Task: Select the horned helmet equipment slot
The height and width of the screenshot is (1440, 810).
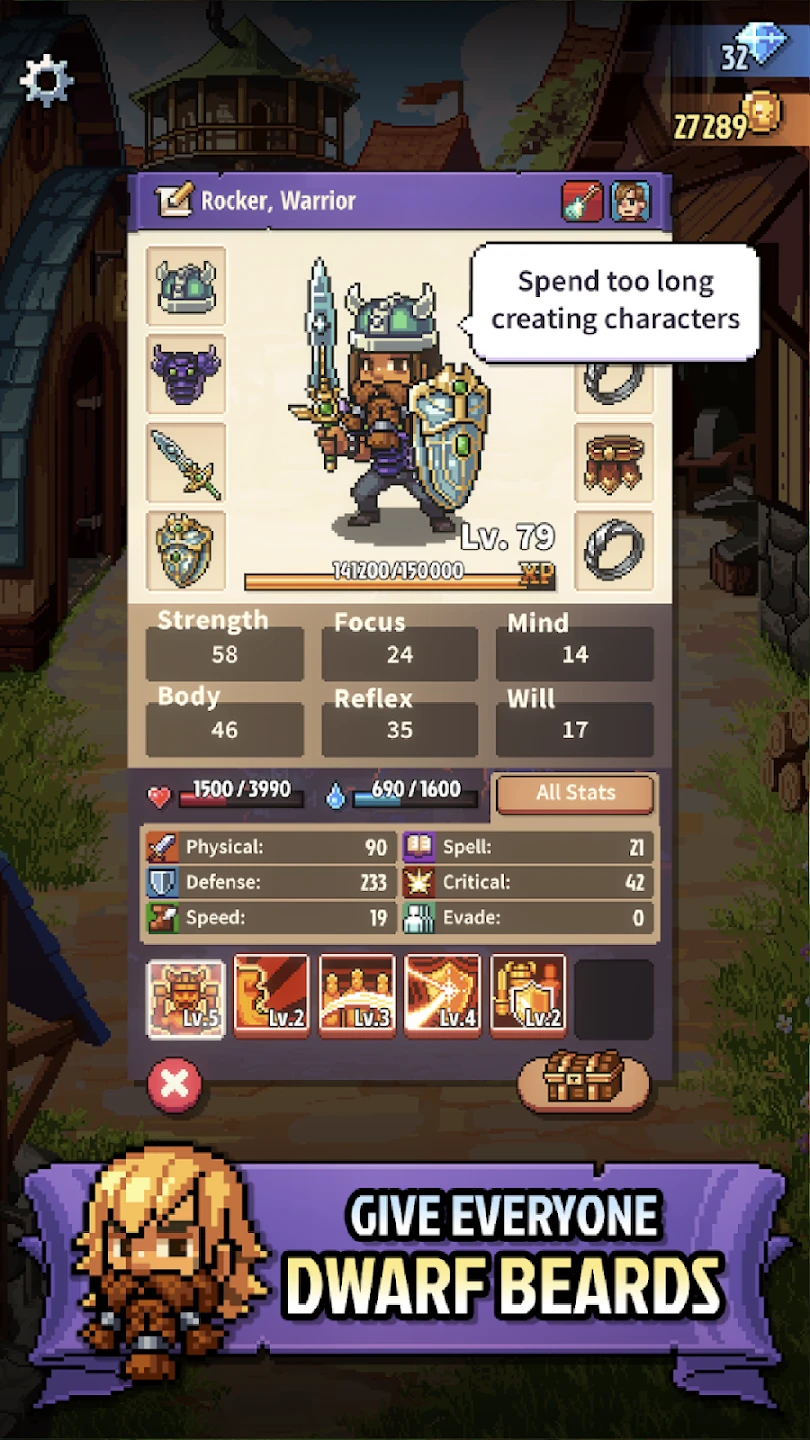Action: 186,286
